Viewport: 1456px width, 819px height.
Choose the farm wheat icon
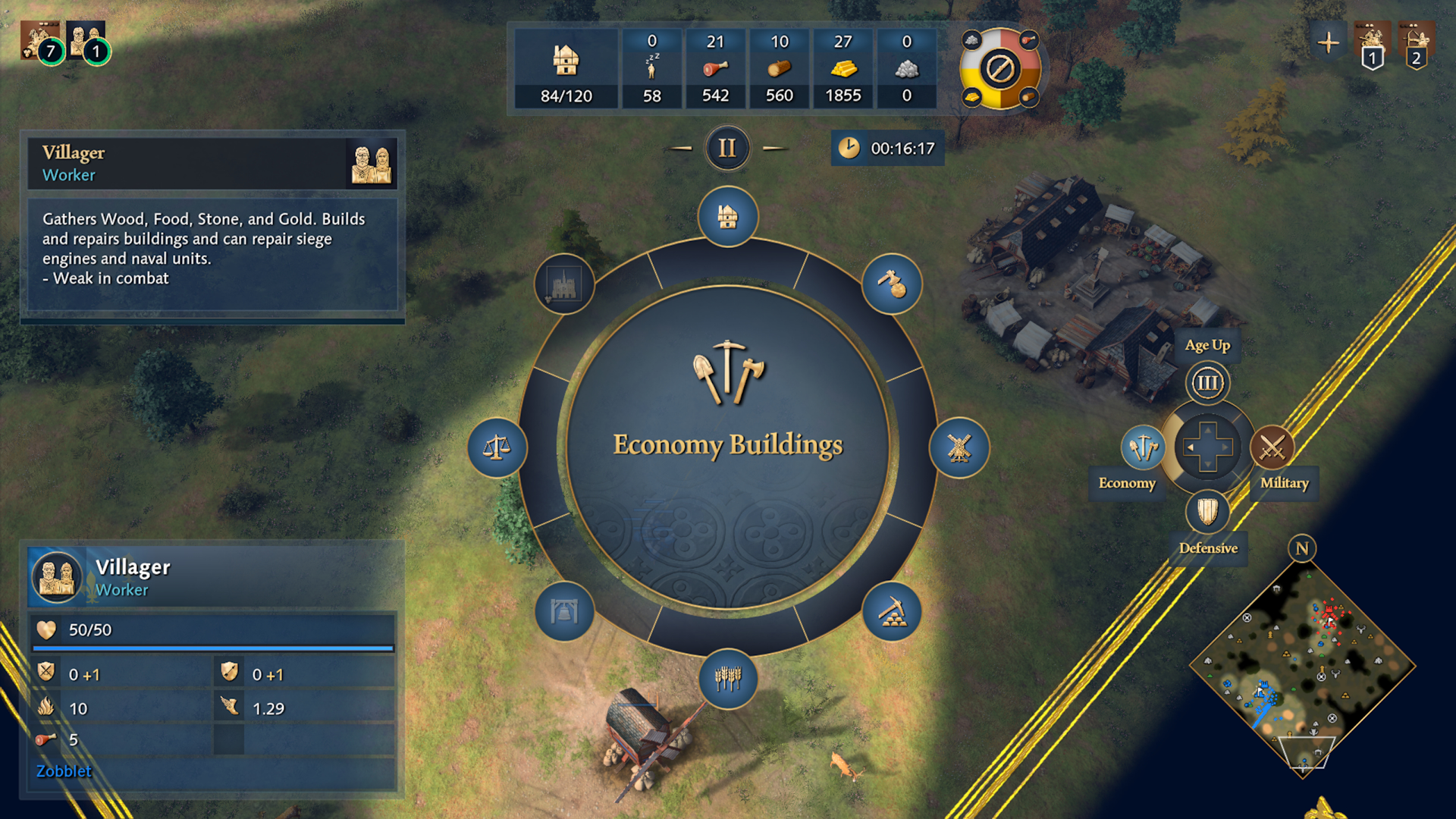[x=727, y=678]
